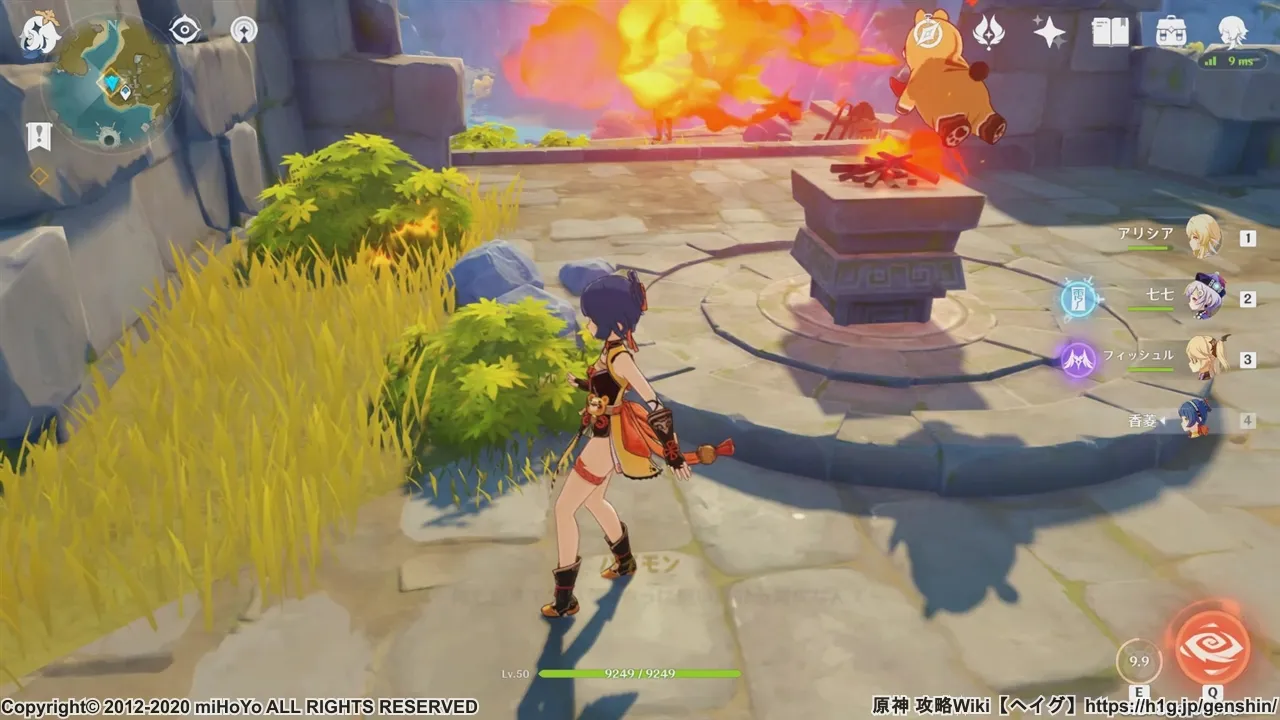Open the quest log exclamation banner

pos(39,136)
